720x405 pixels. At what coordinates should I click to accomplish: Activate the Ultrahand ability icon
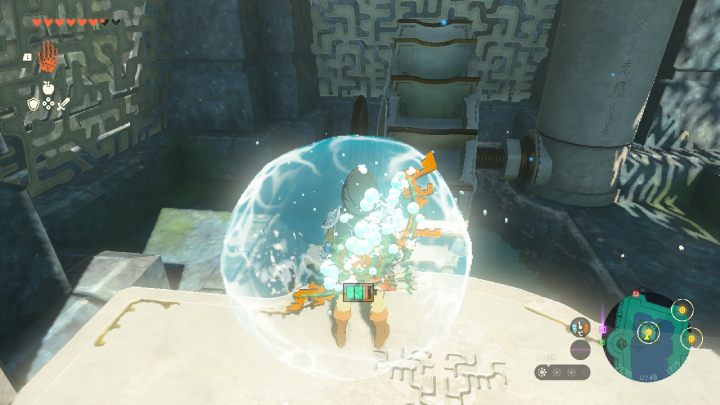point(47,59)
